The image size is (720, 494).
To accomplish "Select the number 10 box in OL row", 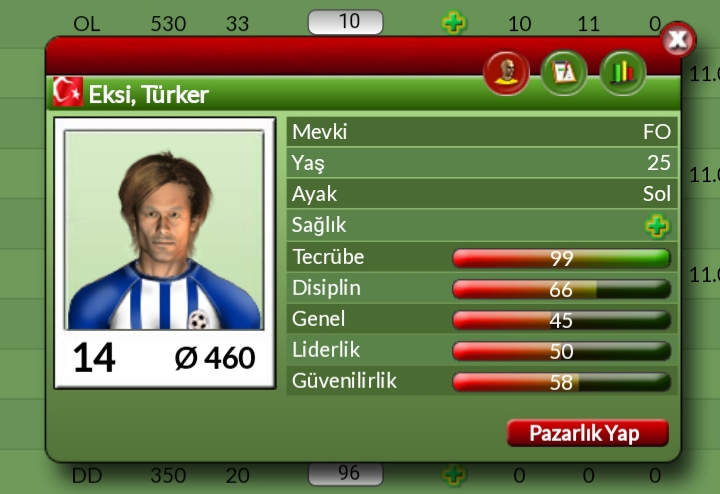I will tap(345, 22).
